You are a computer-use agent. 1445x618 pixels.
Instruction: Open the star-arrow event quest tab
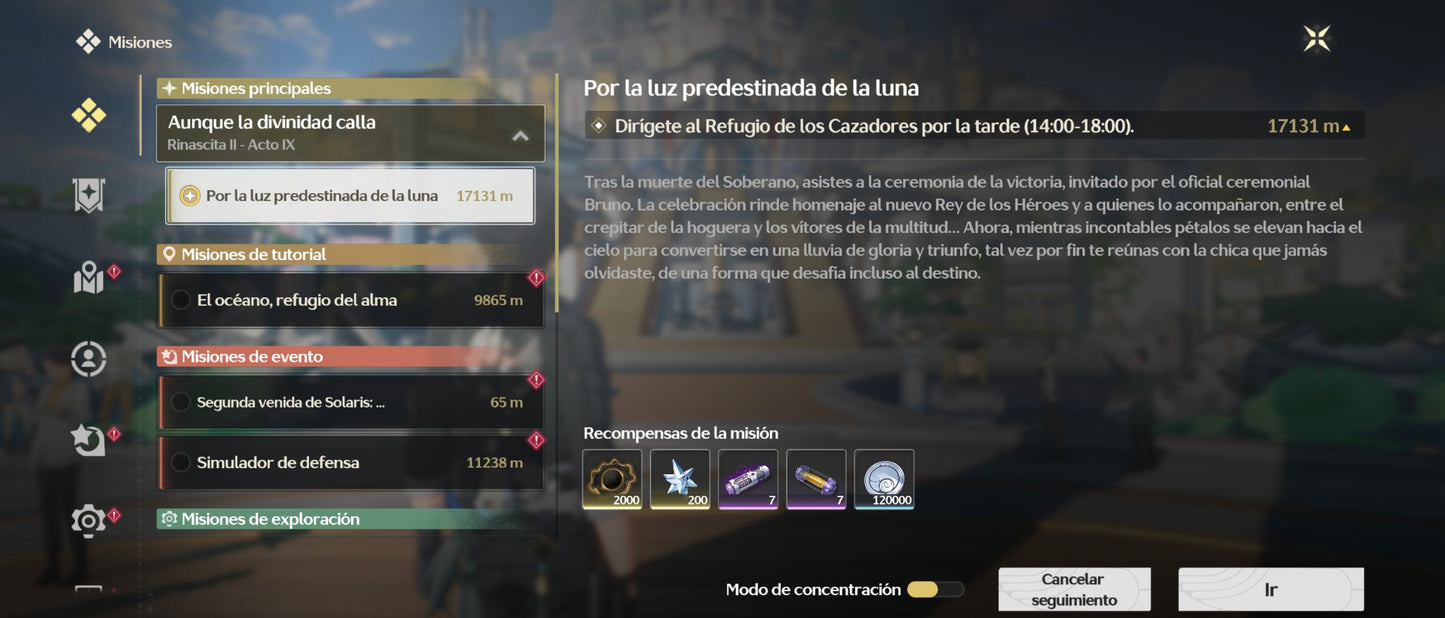click(89, 440)
